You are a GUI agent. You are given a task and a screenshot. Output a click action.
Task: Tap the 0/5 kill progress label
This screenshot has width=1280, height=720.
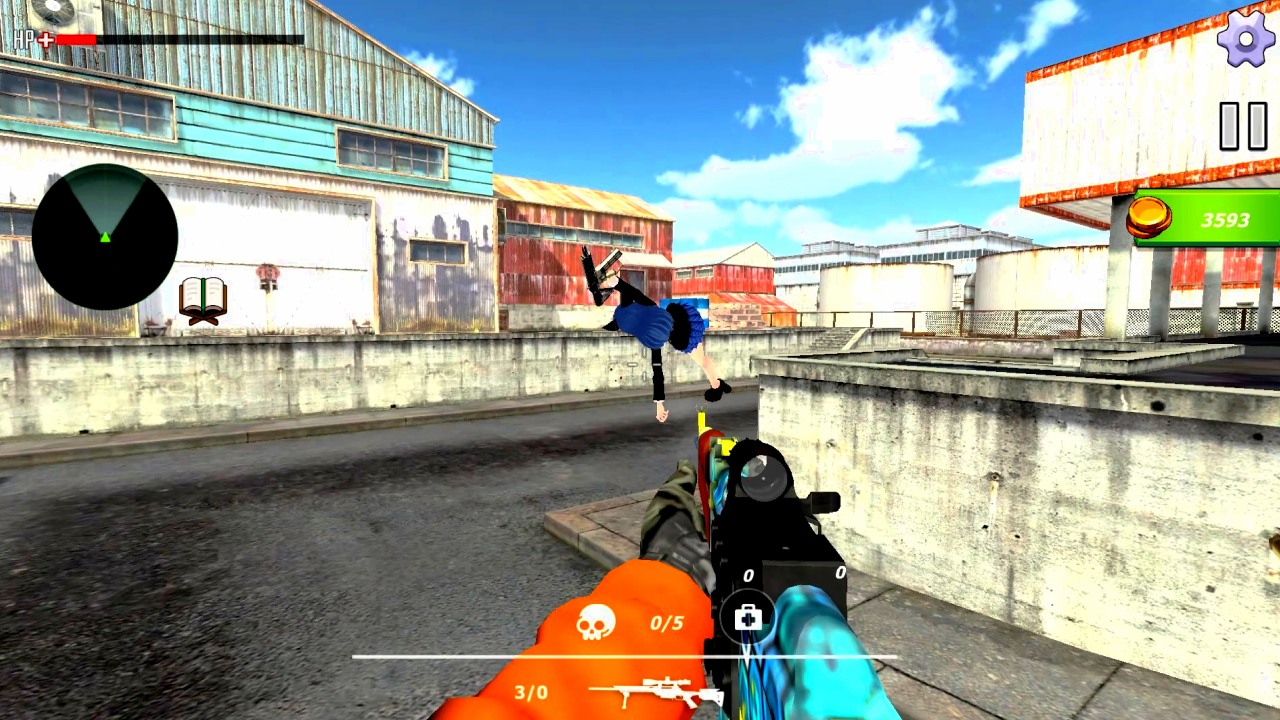(665, 623)
